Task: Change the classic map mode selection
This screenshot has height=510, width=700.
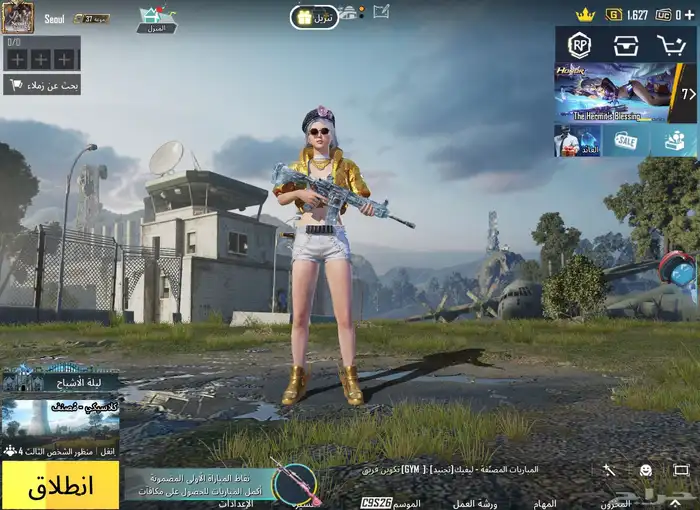Action: 60,418
